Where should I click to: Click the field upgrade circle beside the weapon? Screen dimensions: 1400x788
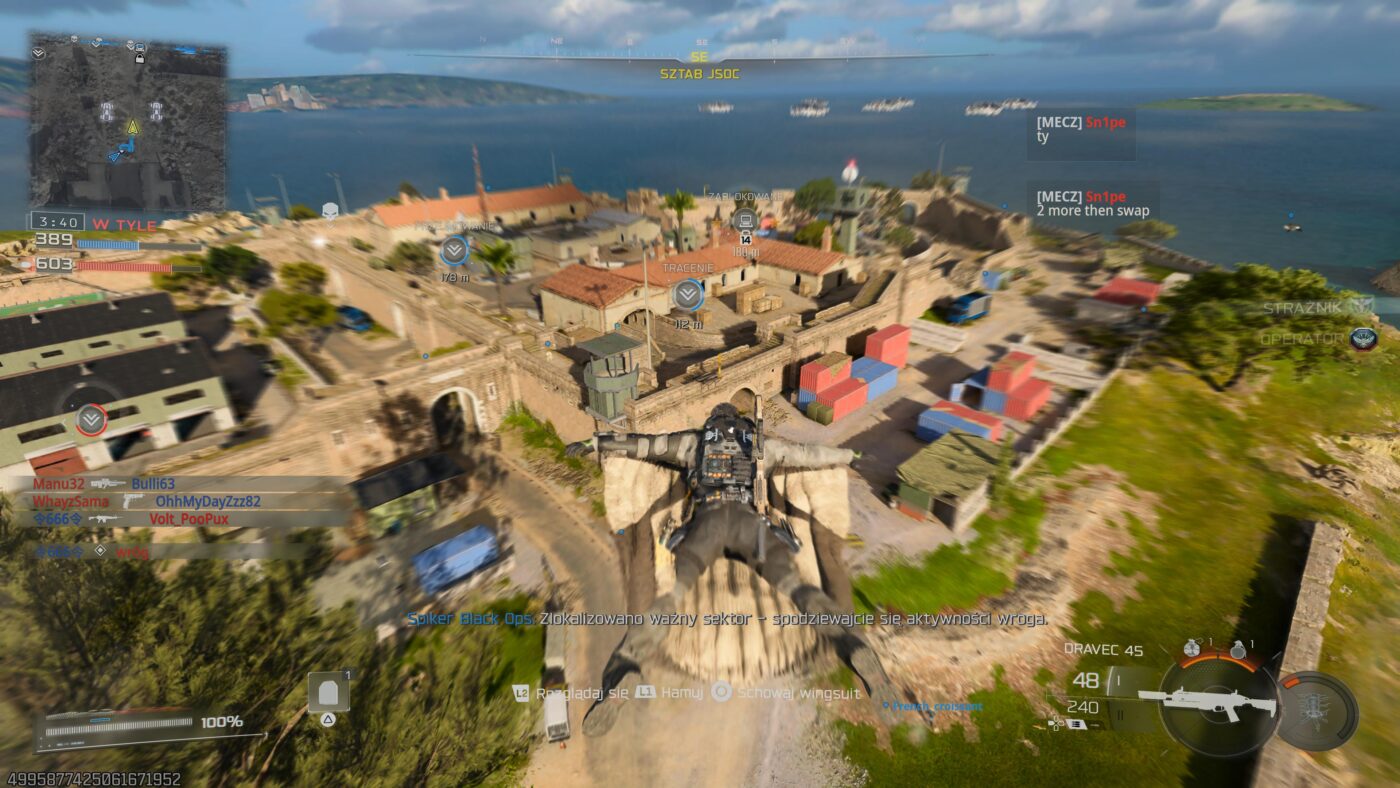point(1314,706)
